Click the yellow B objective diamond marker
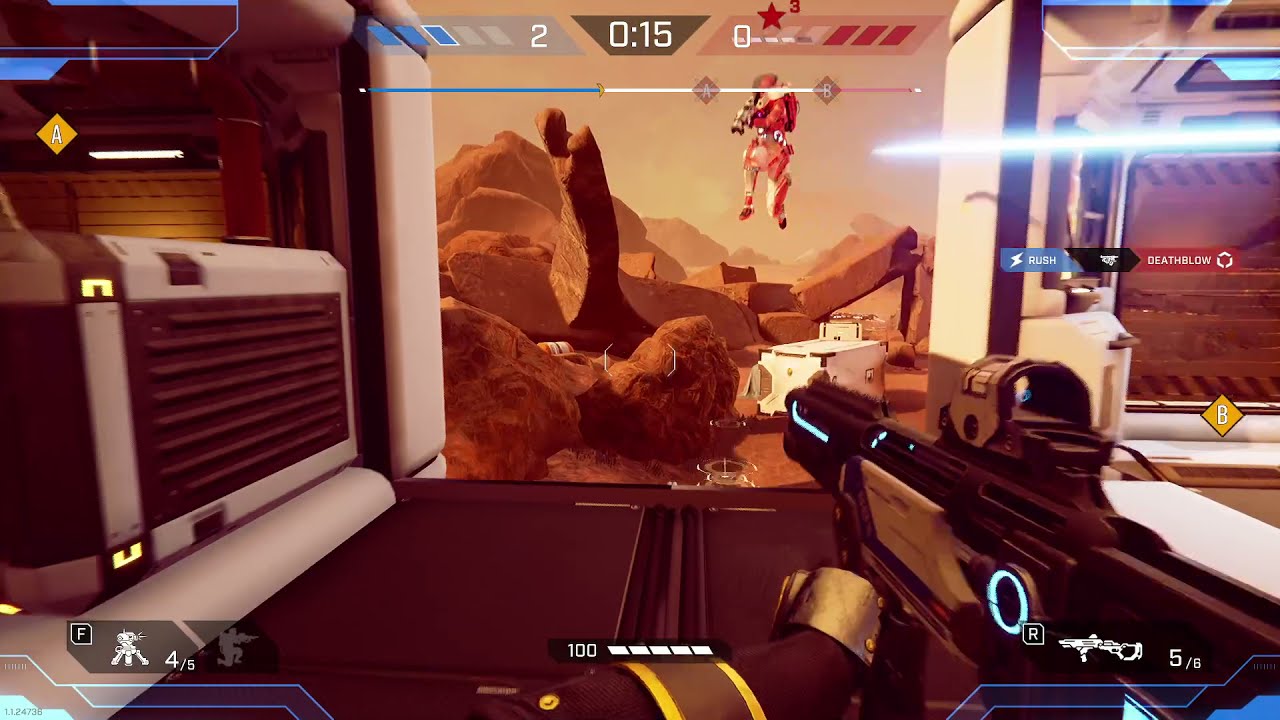Viewport: 1280px width, 720px height. pos(1221,415)
